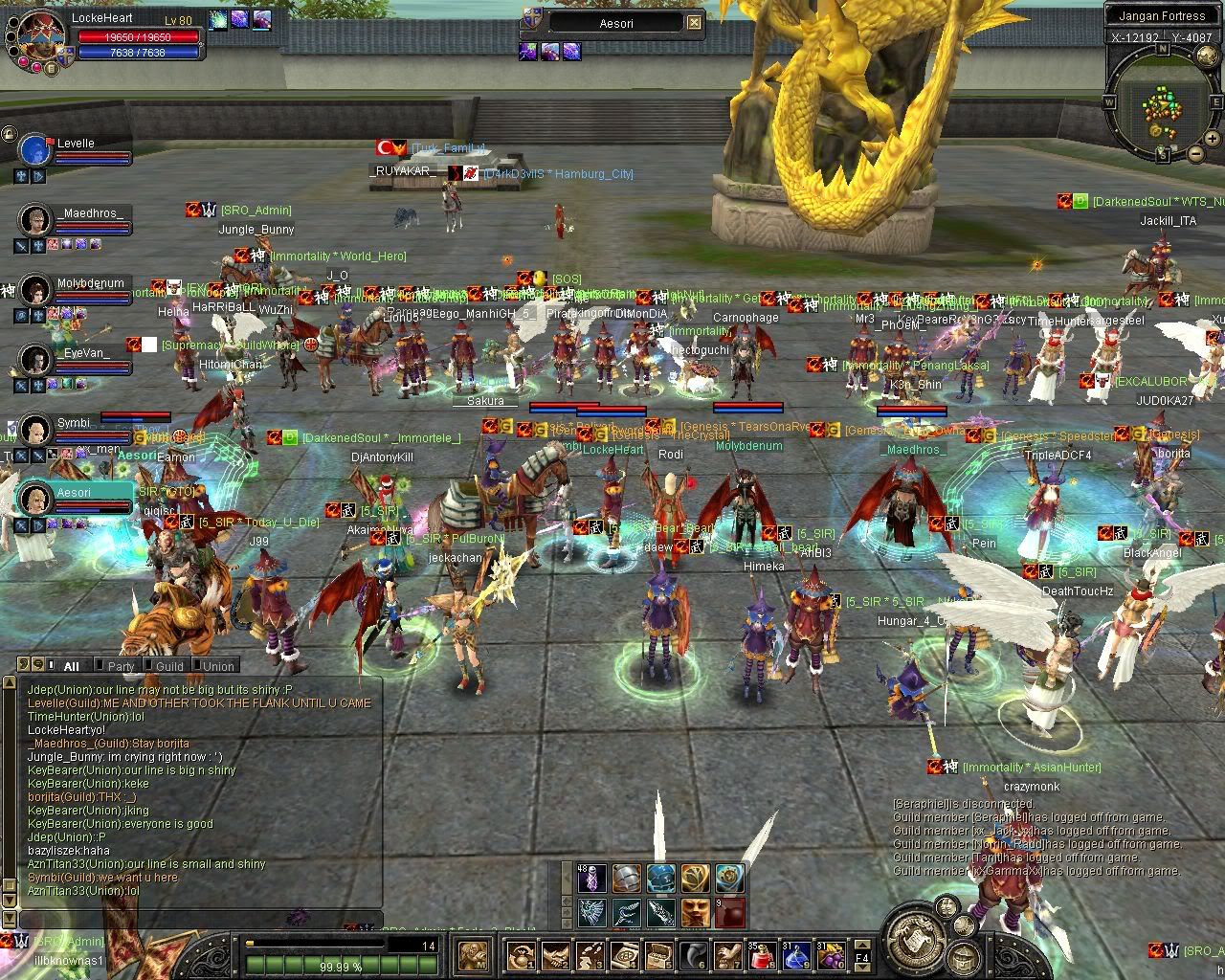Select party member Maedhros portrait
Screen dimensions: 1225x980
(35, 220)
